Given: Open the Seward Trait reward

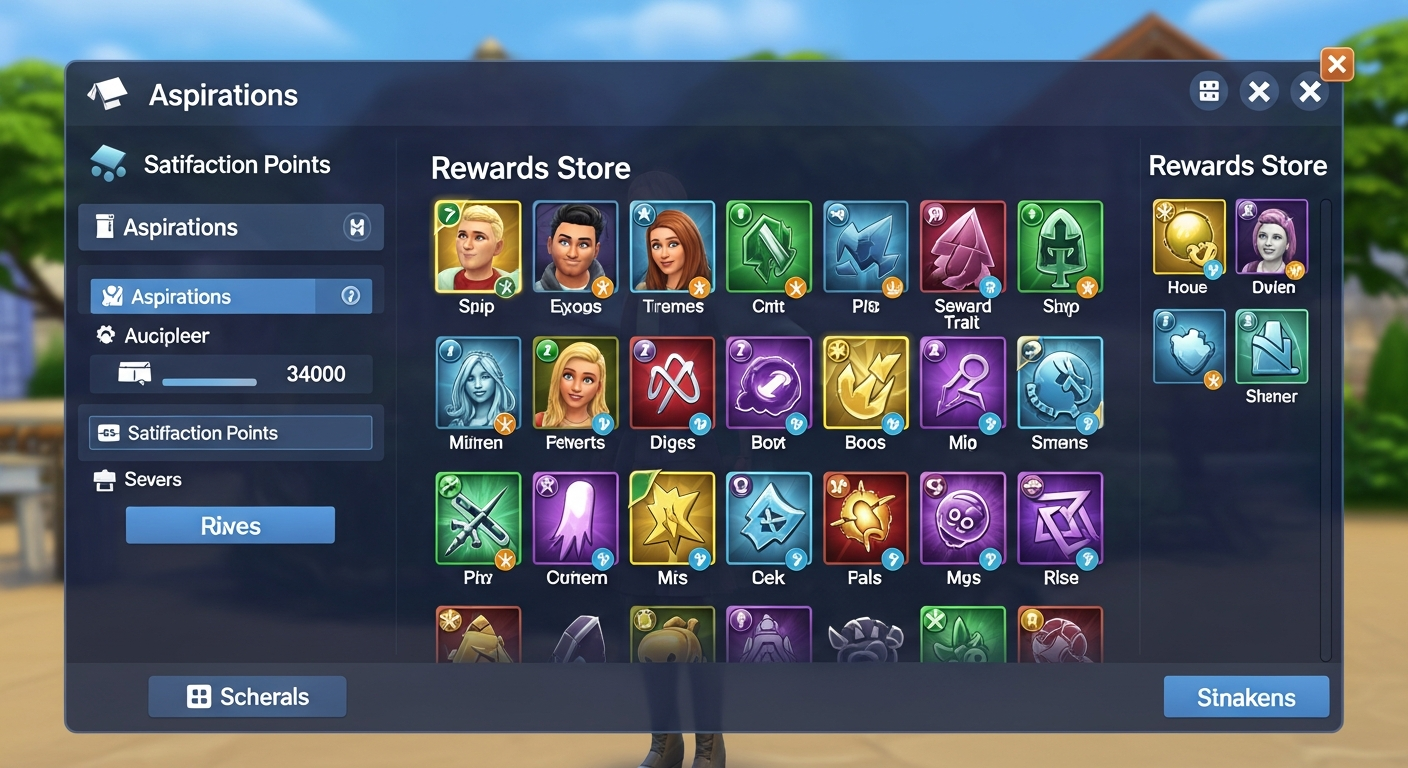Looking at the screenshot, I should [962, 249].
